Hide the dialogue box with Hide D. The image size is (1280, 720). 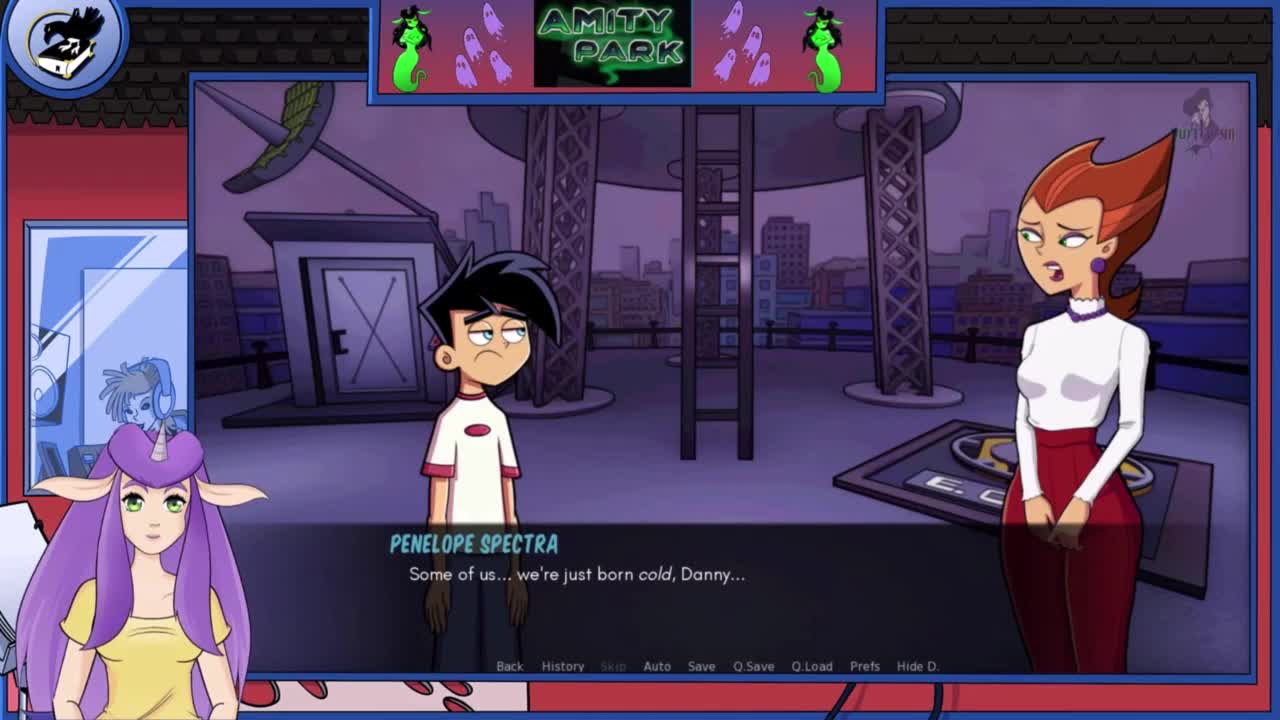pyautogui.click(x=917, y=666)
